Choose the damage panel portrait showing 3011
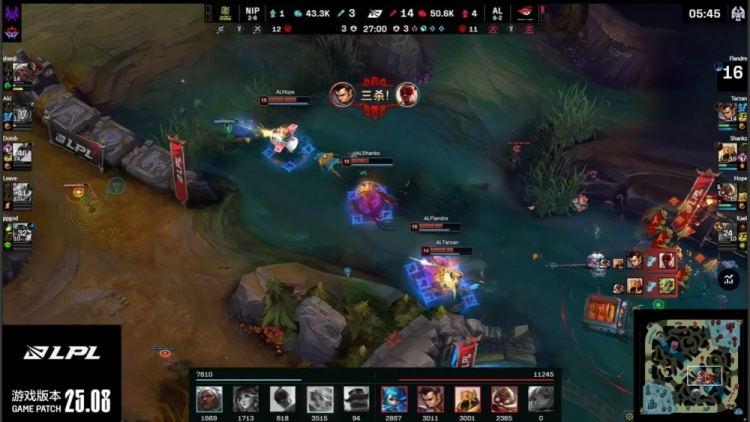 pyautogui.click(x=431, y=397)
